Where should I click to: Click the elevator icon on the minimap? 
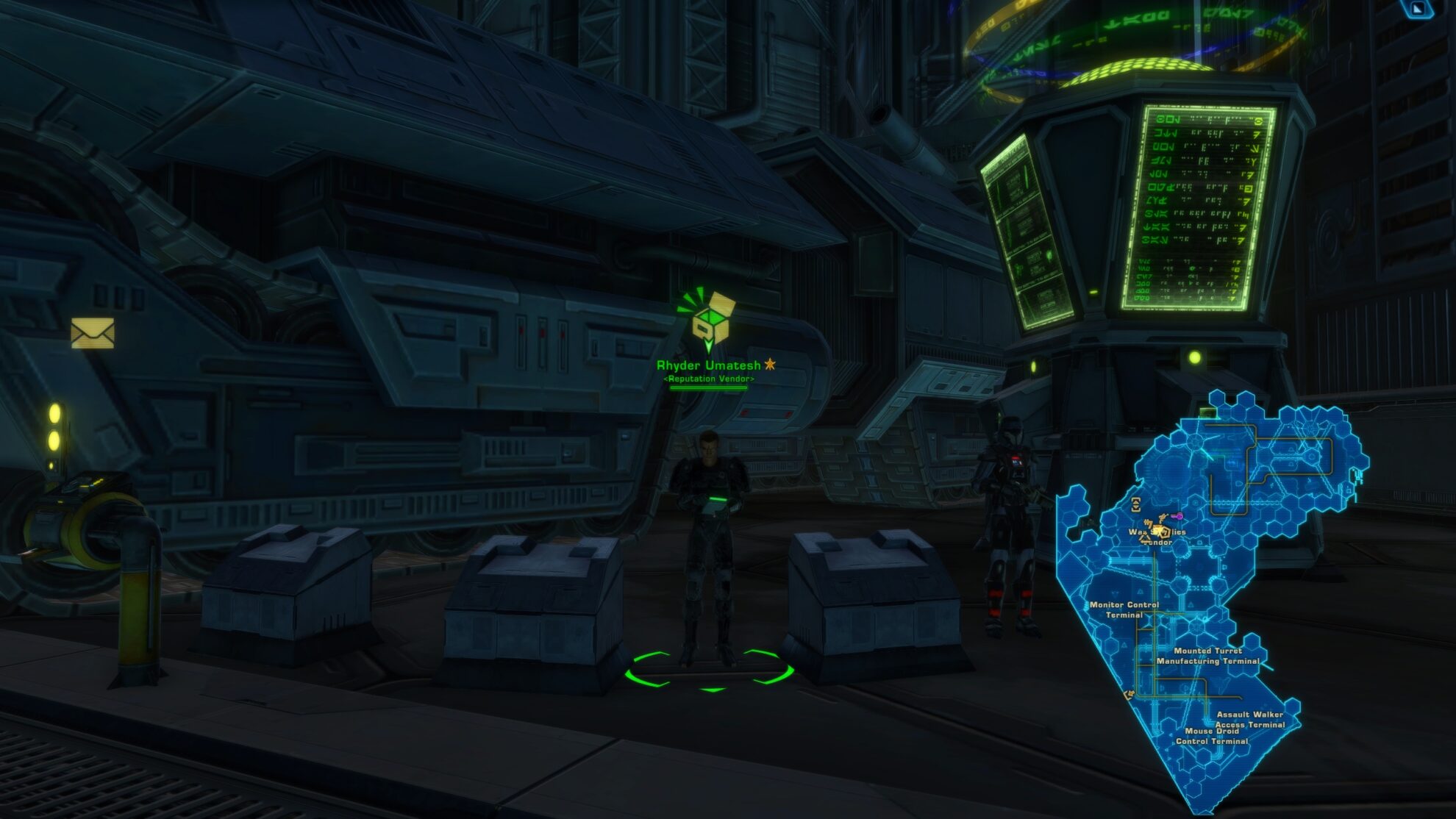tap(1135, 504)
